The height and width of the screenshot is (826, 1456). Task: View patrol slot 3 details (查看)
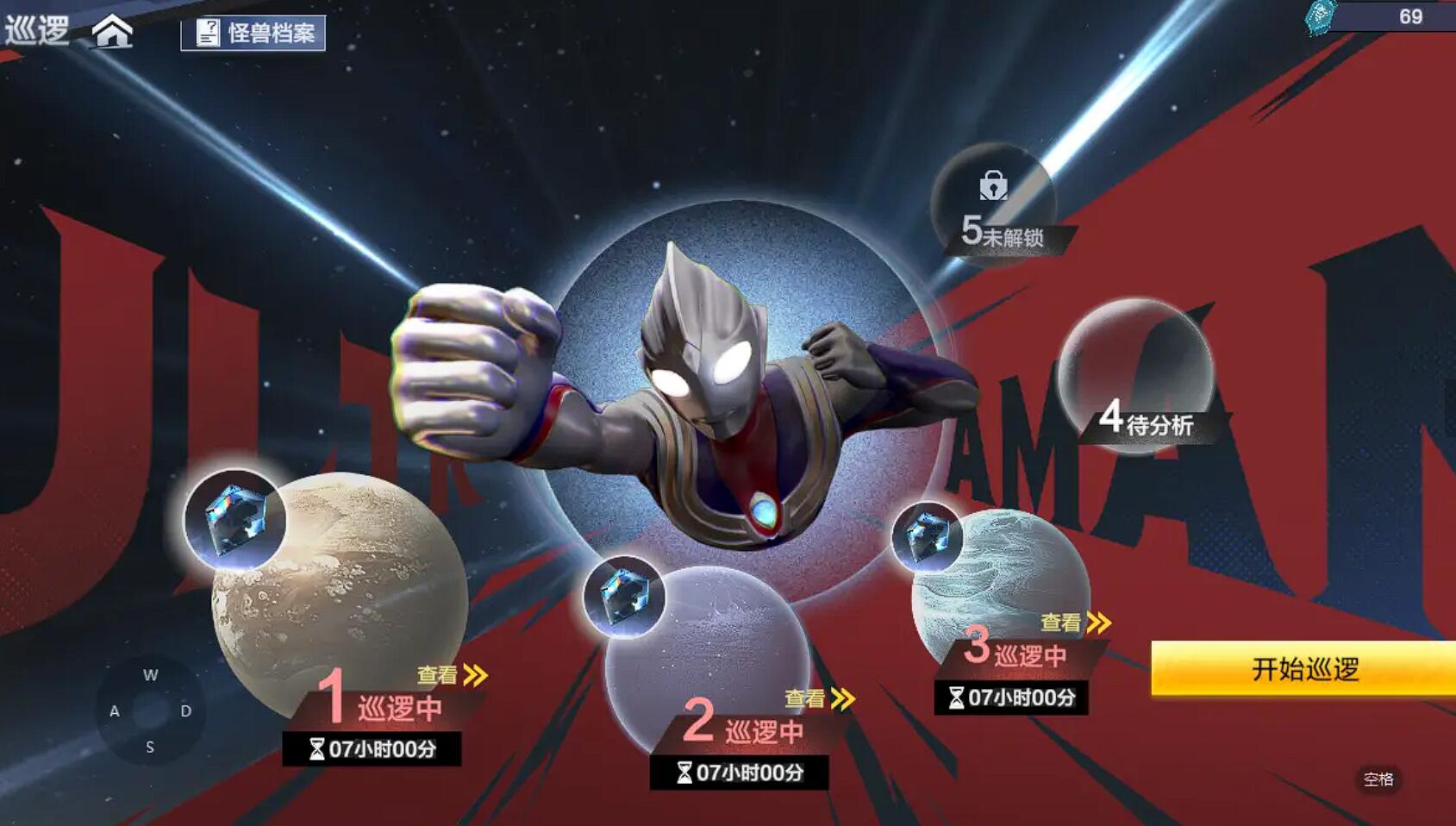click(x=1075, y=623)
